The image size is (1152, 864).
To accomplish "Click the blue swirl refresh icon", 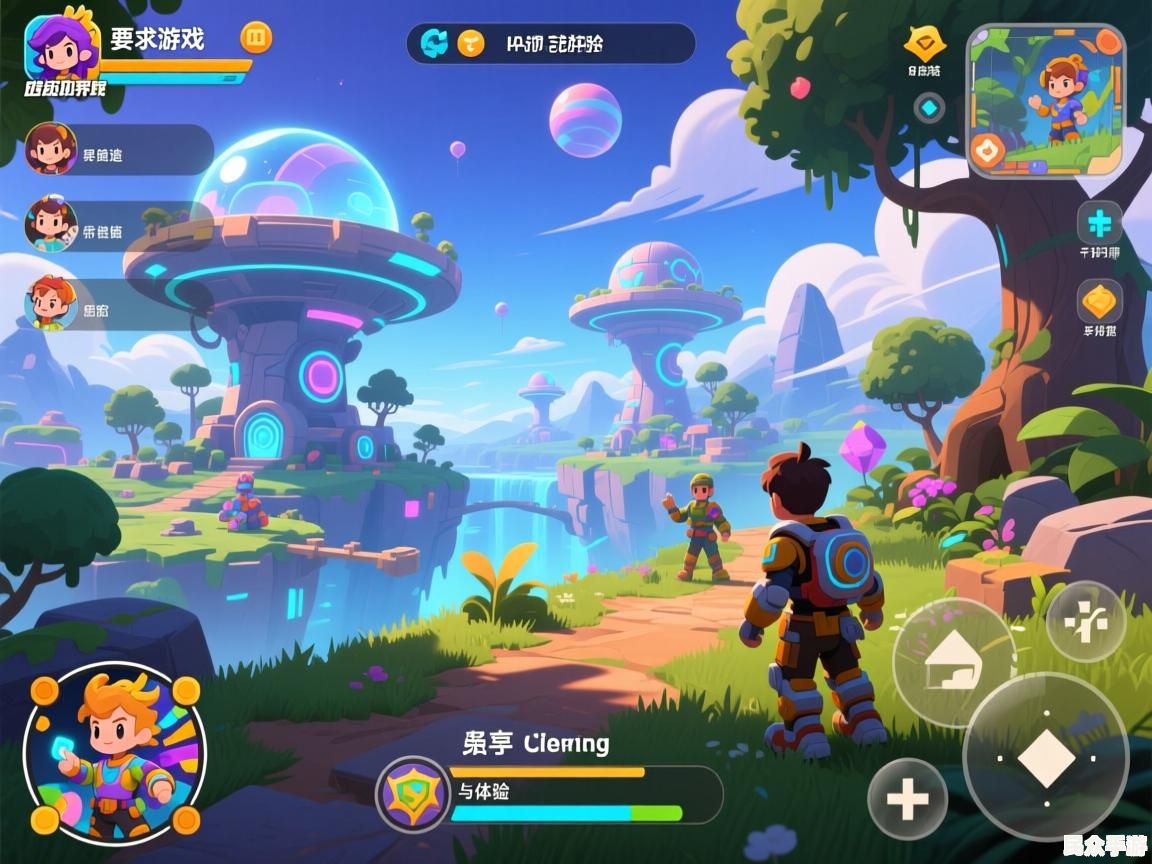I will pos(434,43).
